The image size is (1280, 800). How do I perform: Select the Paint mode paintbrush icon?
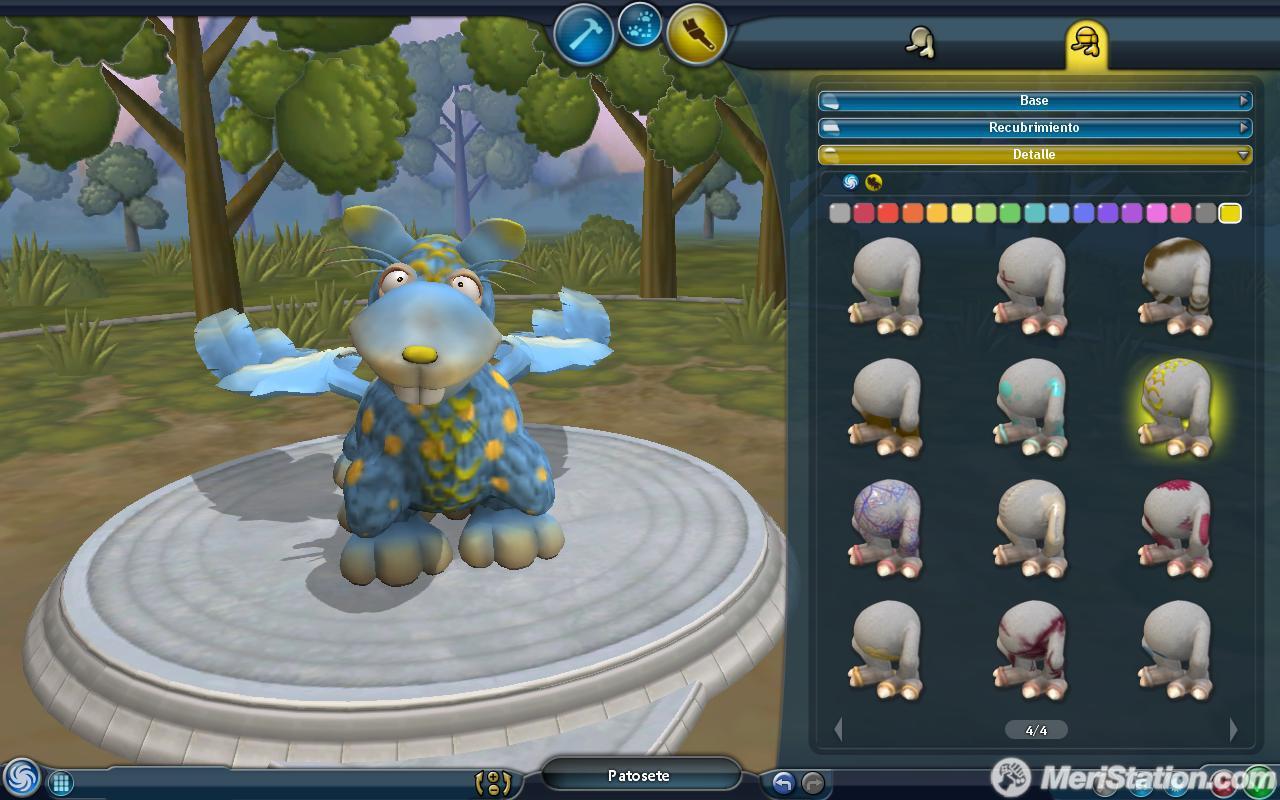[x=698, y=32]
